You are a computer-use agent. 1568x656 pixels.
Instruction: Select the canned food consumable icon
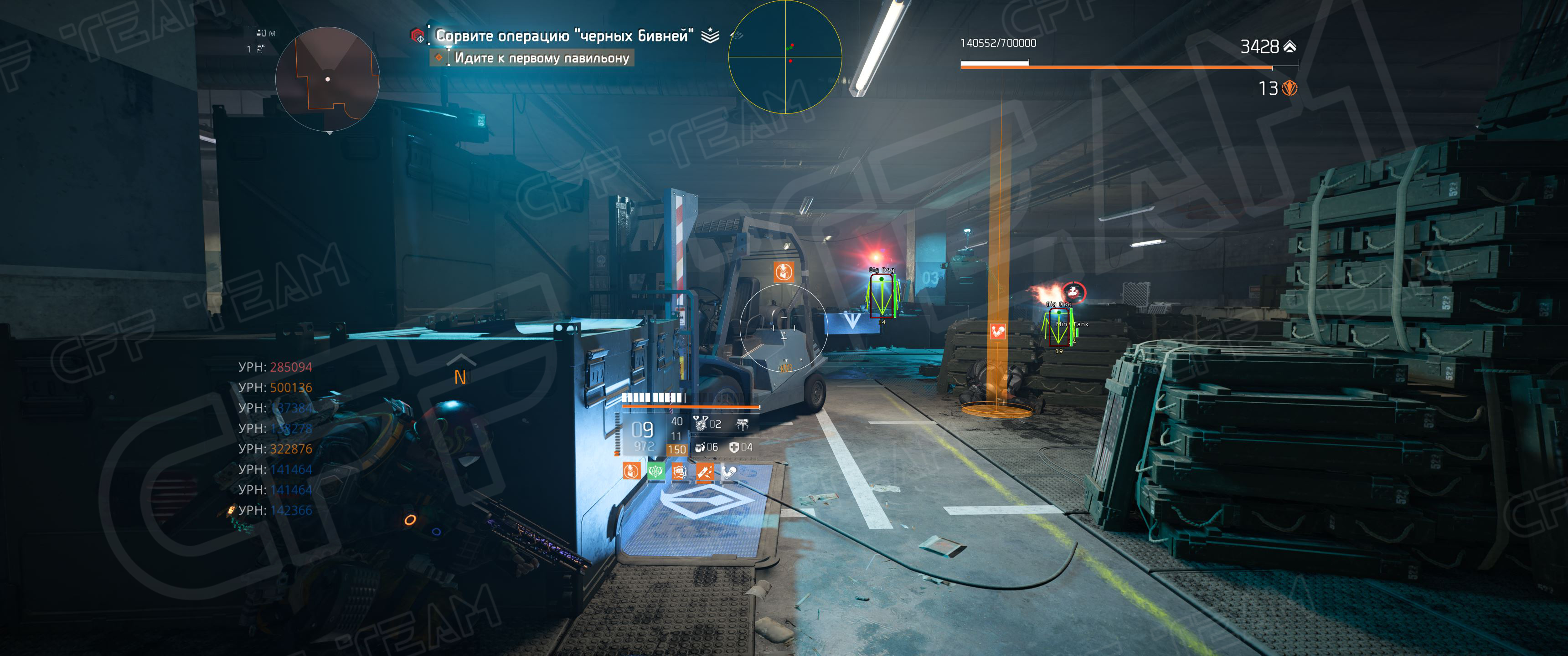tap(701, 447)
